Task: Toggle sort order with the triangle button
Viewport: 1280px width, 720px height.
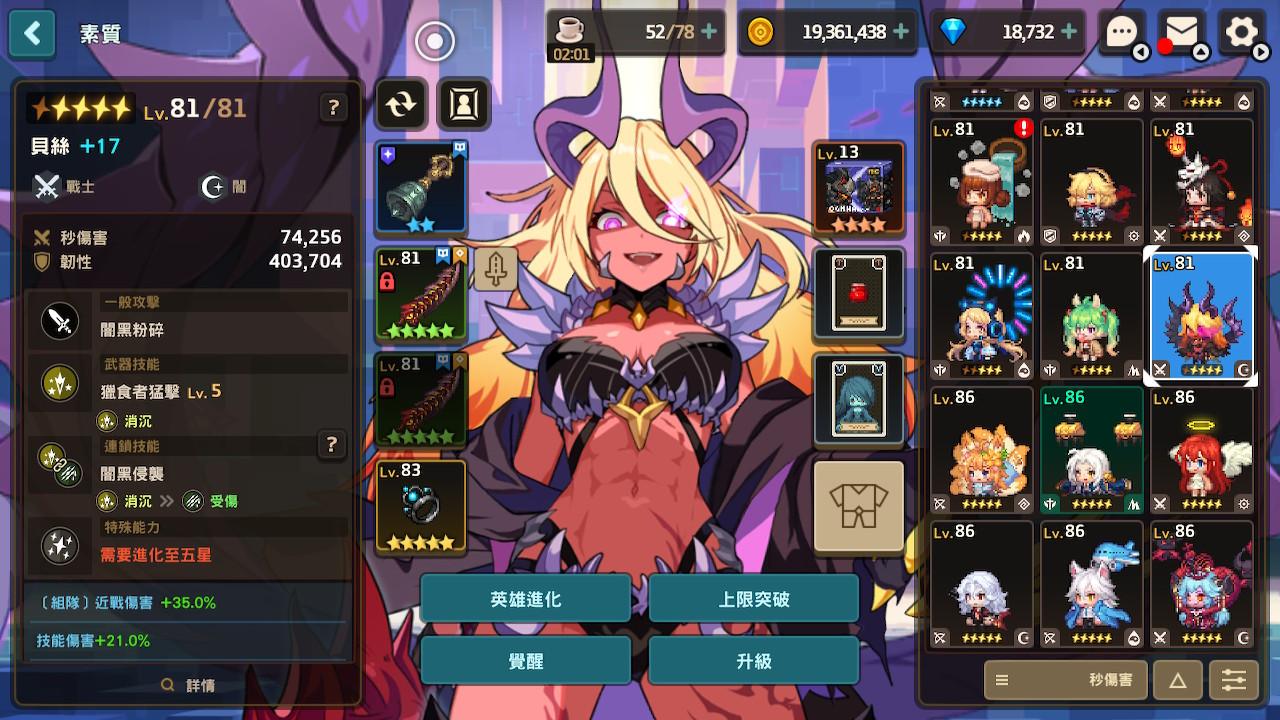Action: coord(1177,680)
